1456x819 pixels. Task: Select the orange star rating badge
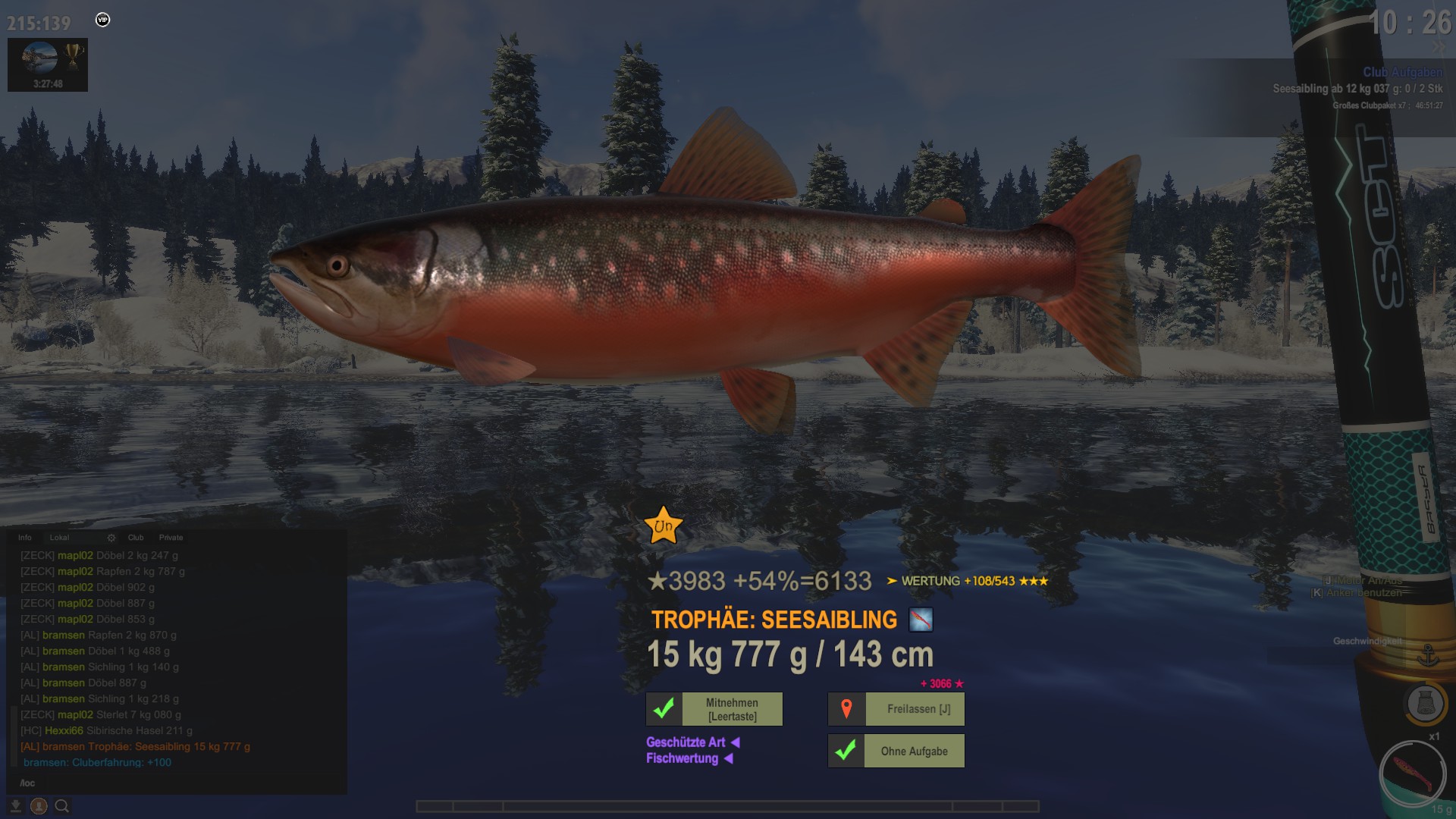coord(664,526)
